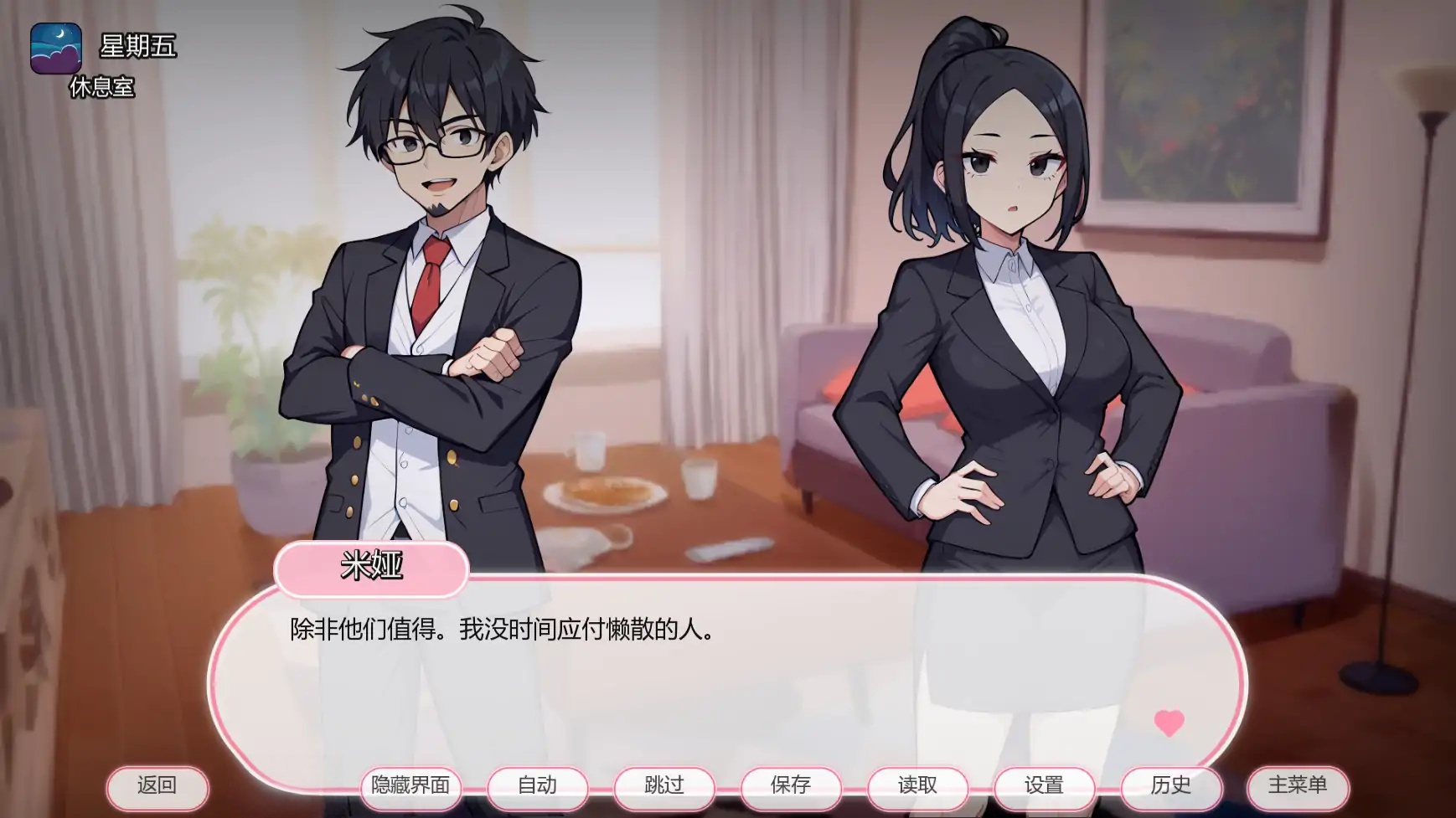Viewport: 1456px width, 818px height.
Task: Click 返回 to roll back dialogue
Action: coord(157,787)
